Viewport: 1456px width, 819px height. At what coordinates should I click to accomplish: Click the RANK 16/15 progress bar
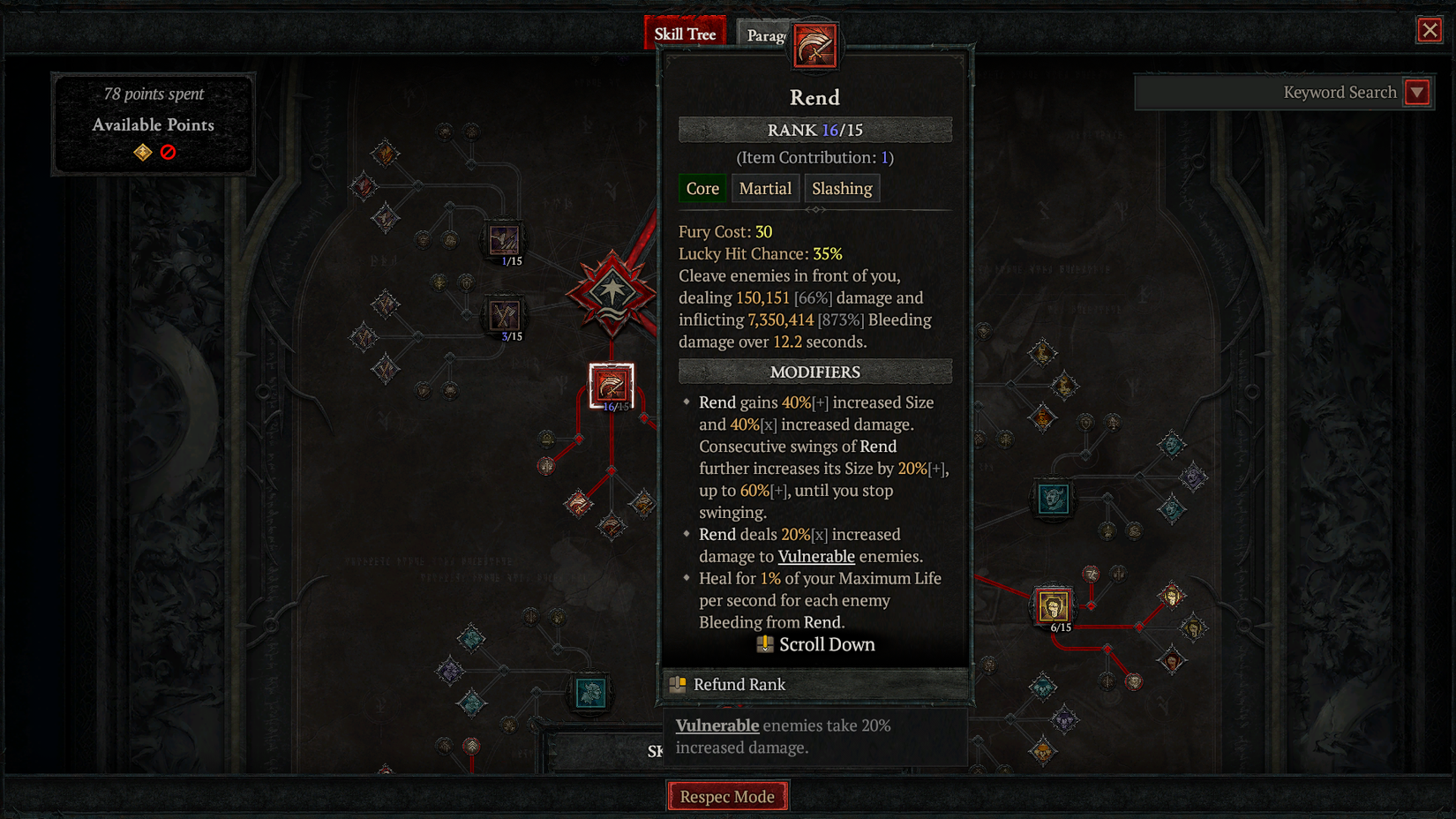(x=814, y=129)
